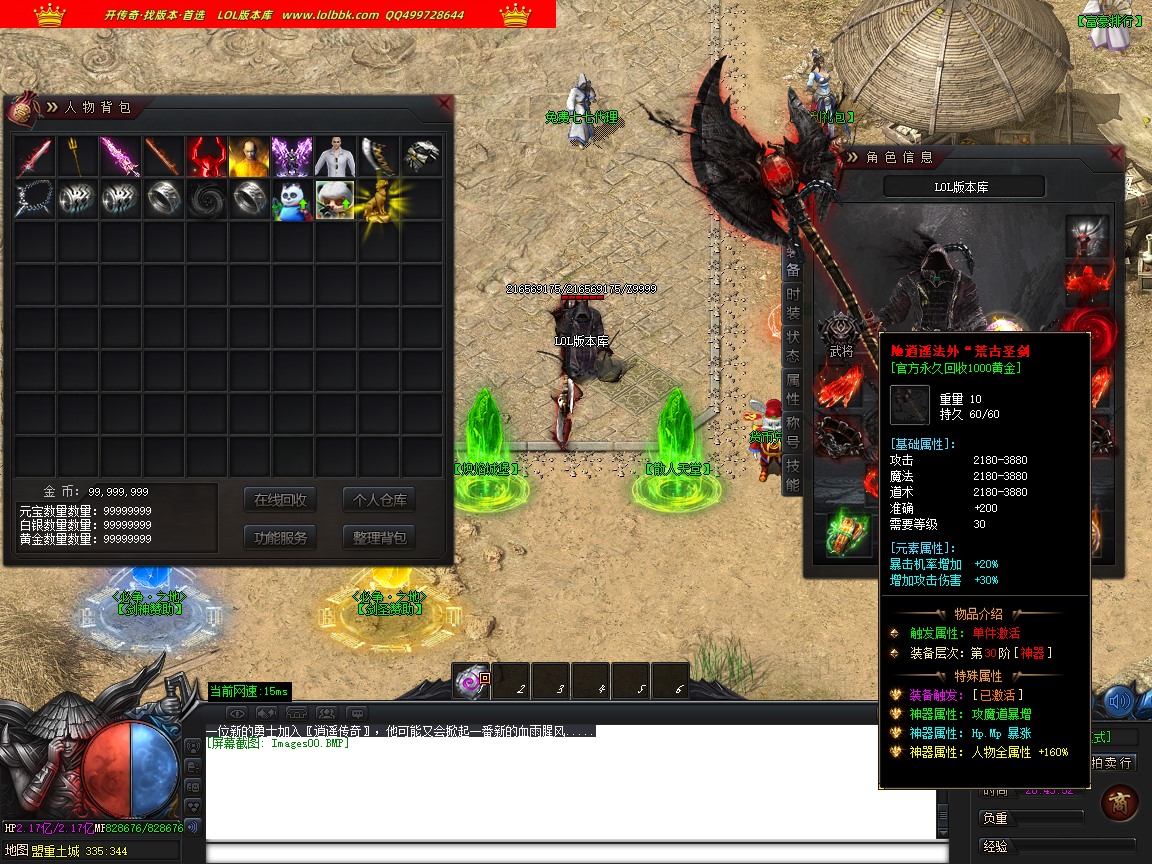Image resolution: width=1152 pixels, height=864 pixels.
Task: Activate the purple swirl skill in hotbar
Action: pos(470,682)
